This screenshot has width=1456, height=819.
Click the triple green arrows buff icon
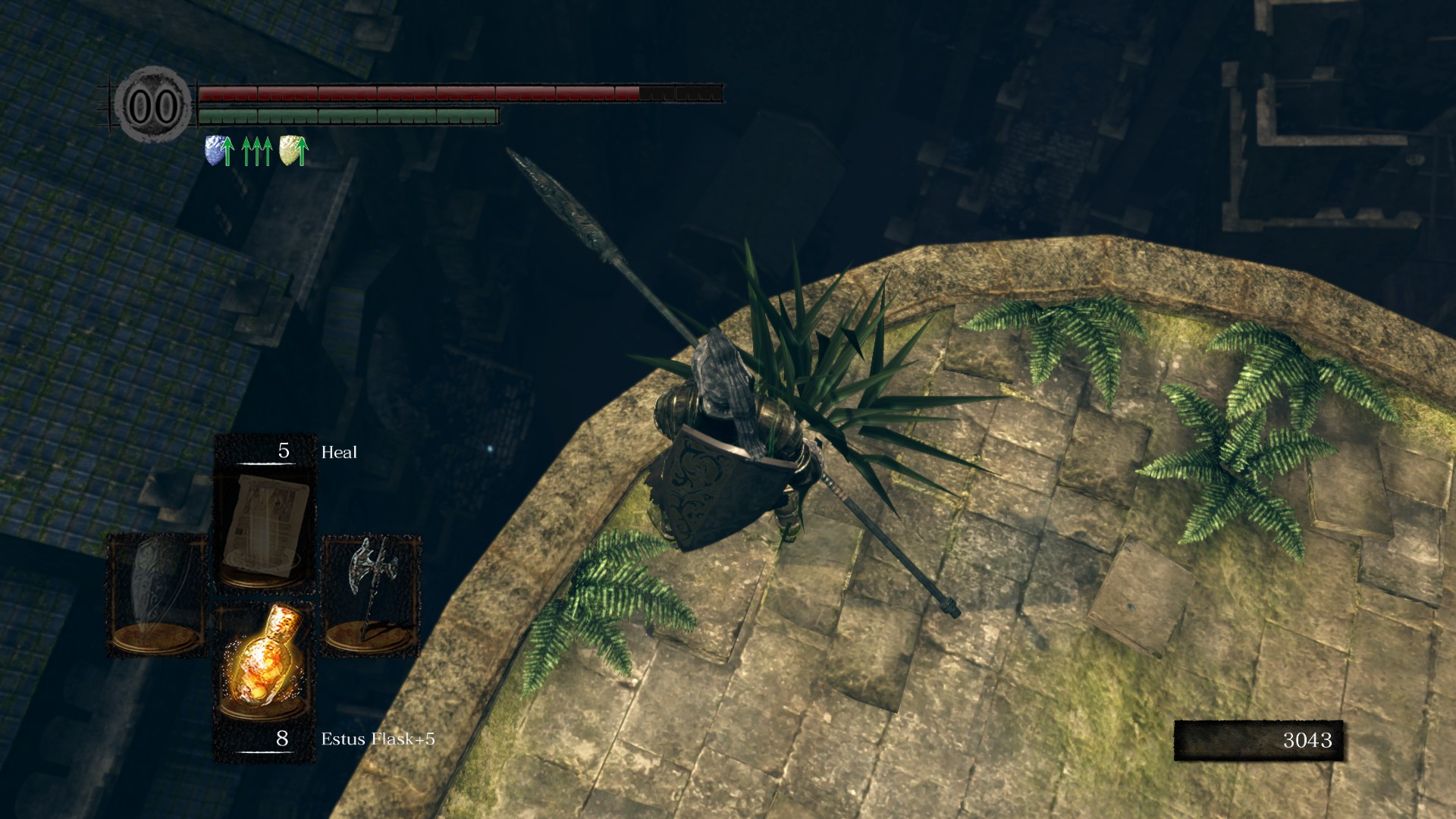point(256,151)
